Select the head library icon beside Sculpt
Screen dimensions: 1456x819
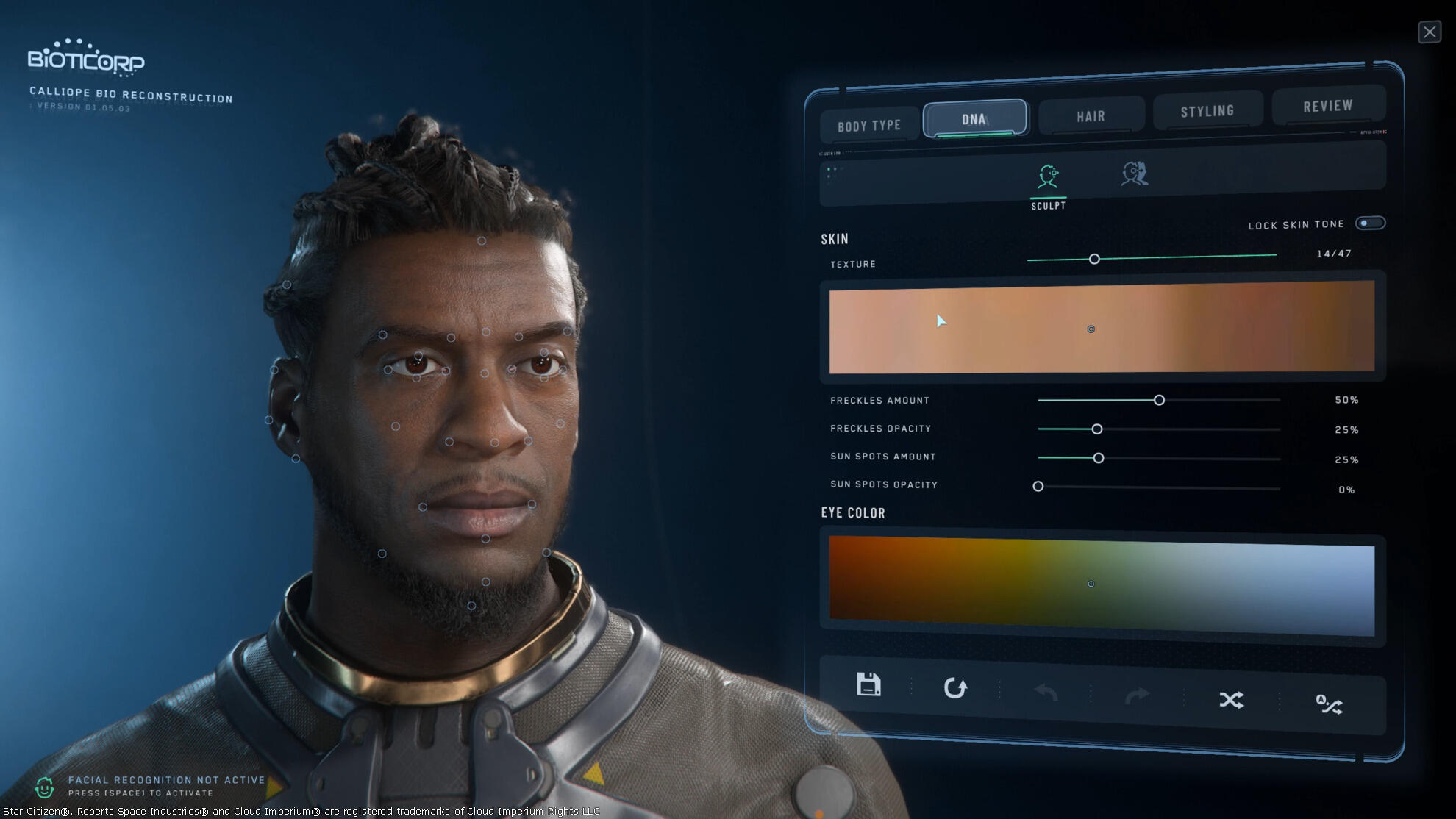tap(1134, 174)
